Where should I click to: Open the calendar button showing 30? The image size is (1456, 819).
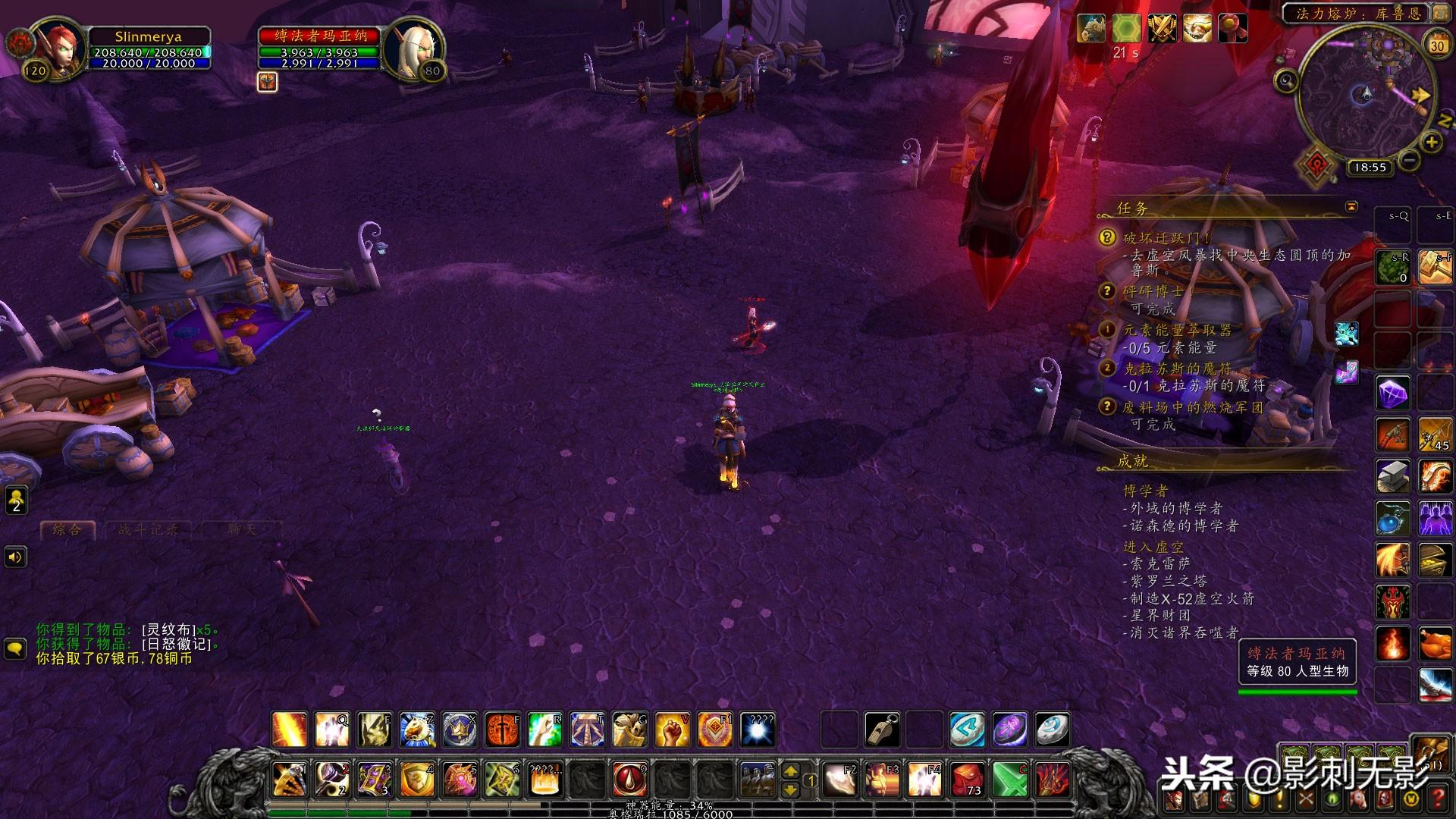pyautogui.click(x=1437, y=45)
